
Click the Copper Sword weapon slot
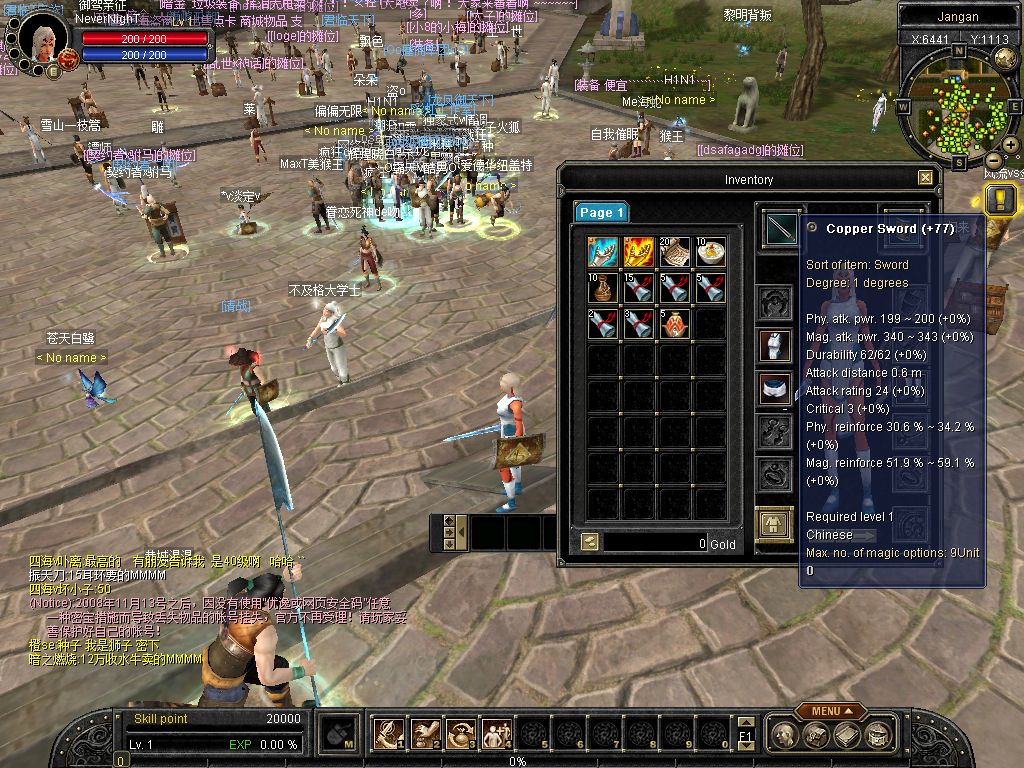pyautogui.click(x=781, y=229)
